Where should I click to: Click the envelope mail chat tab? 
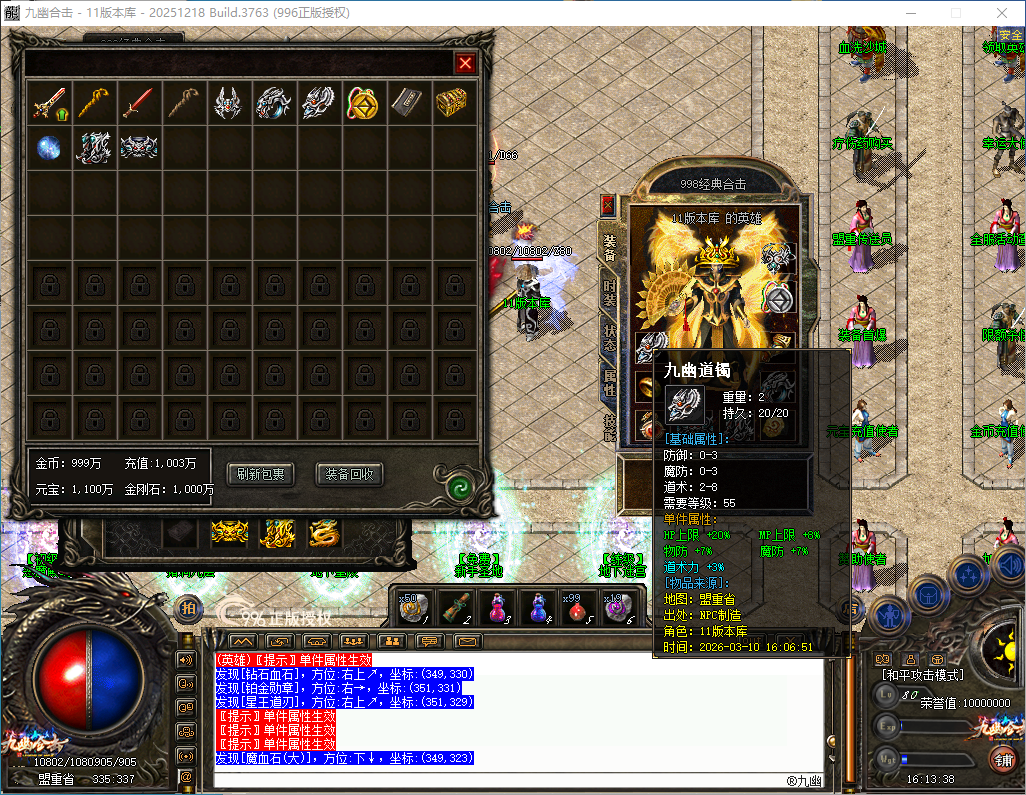pyautogui.click(x=467, y=641)
